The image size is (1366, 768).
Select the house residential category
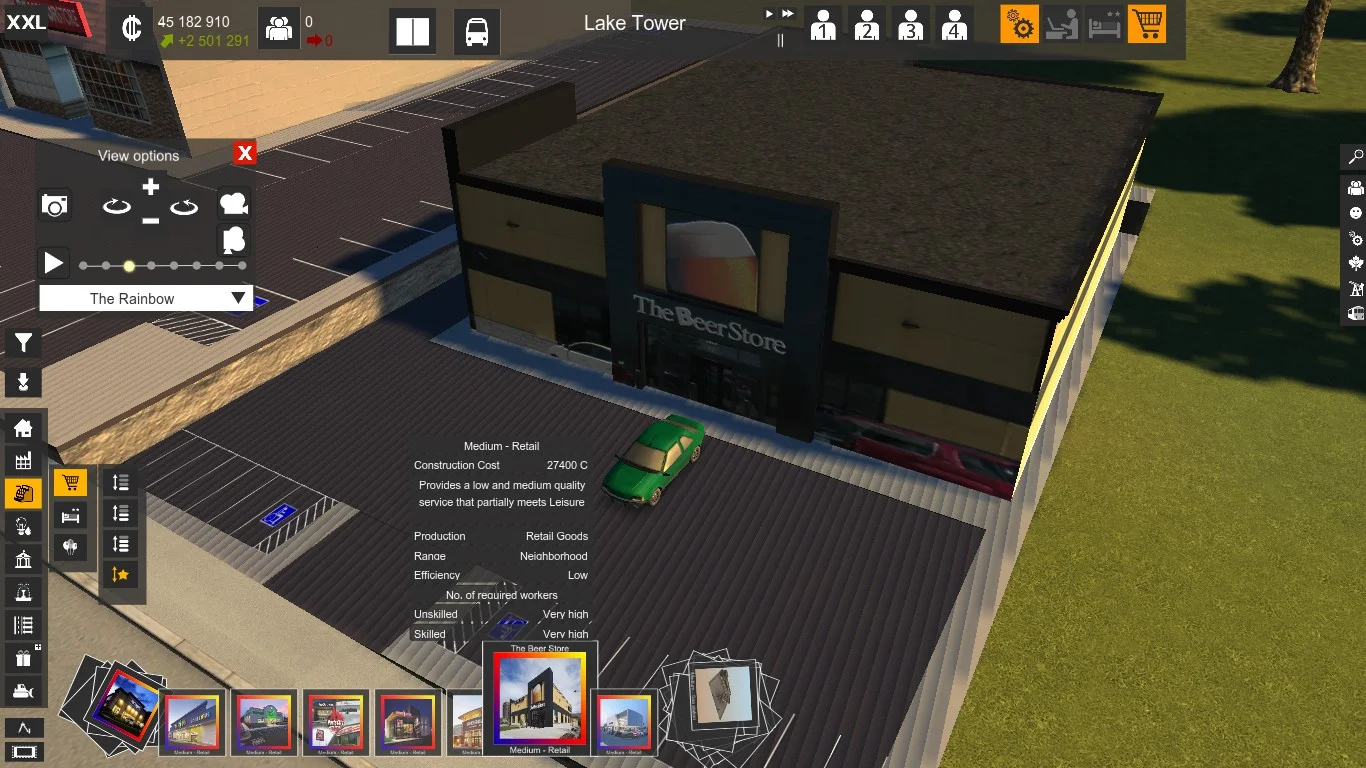(23, 429)
